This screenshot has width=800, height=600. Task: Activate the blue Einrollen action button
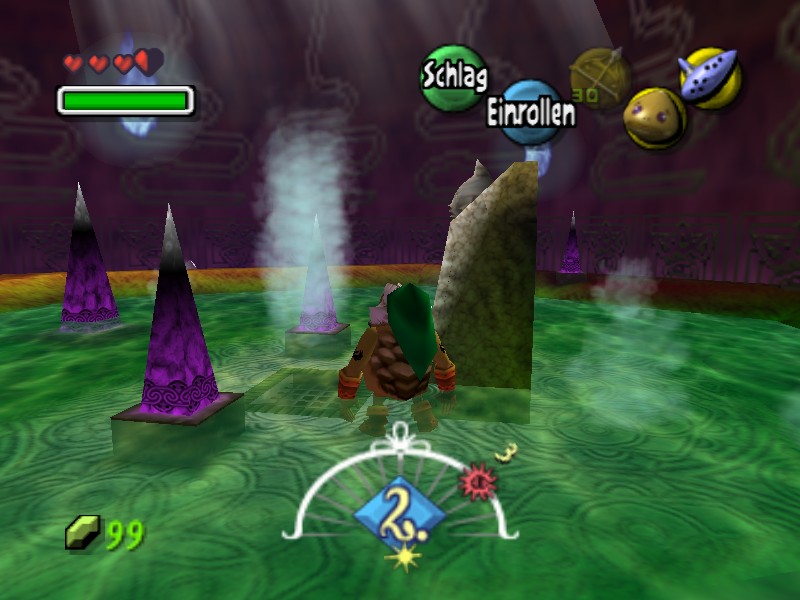[531, 112]
